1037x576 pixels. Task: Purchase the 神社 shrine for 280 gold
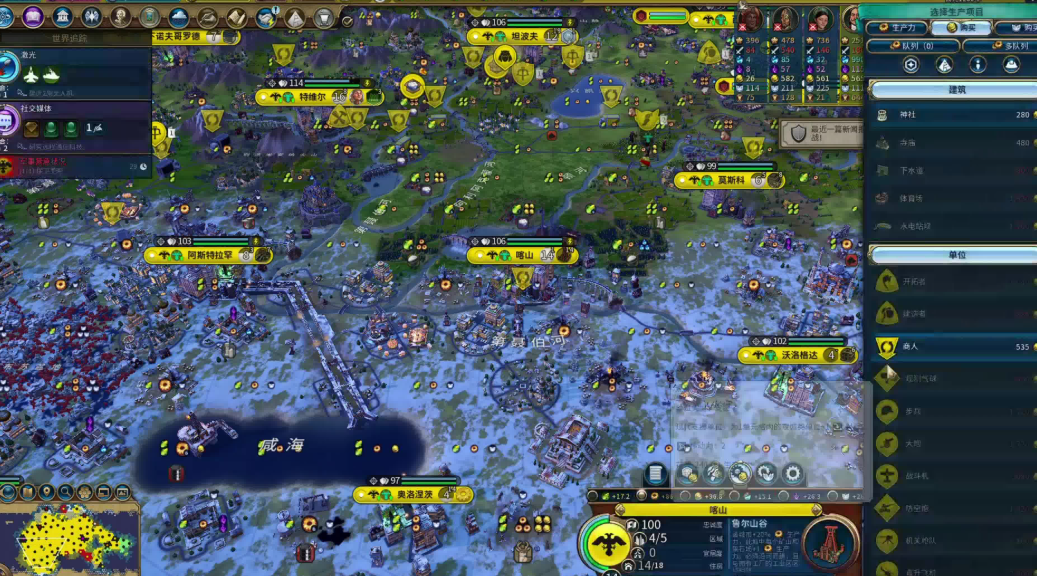click(x=950, y=115)
